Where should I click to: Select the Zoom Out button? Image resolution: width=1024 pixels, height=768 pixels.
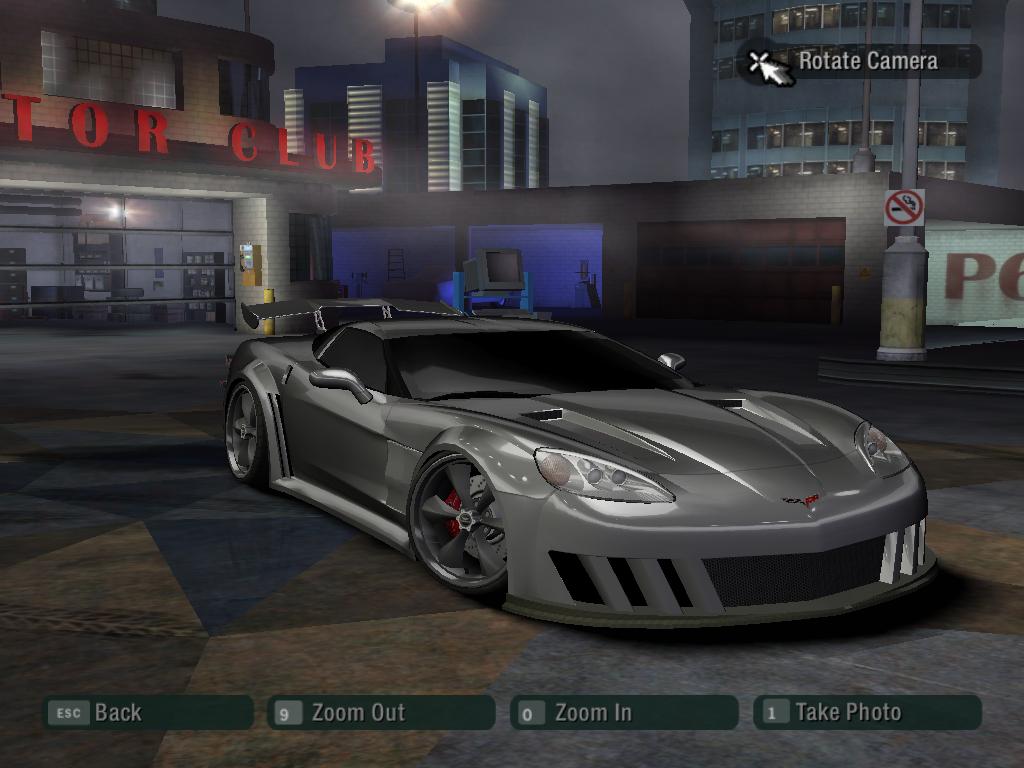(x=381, y=713)
